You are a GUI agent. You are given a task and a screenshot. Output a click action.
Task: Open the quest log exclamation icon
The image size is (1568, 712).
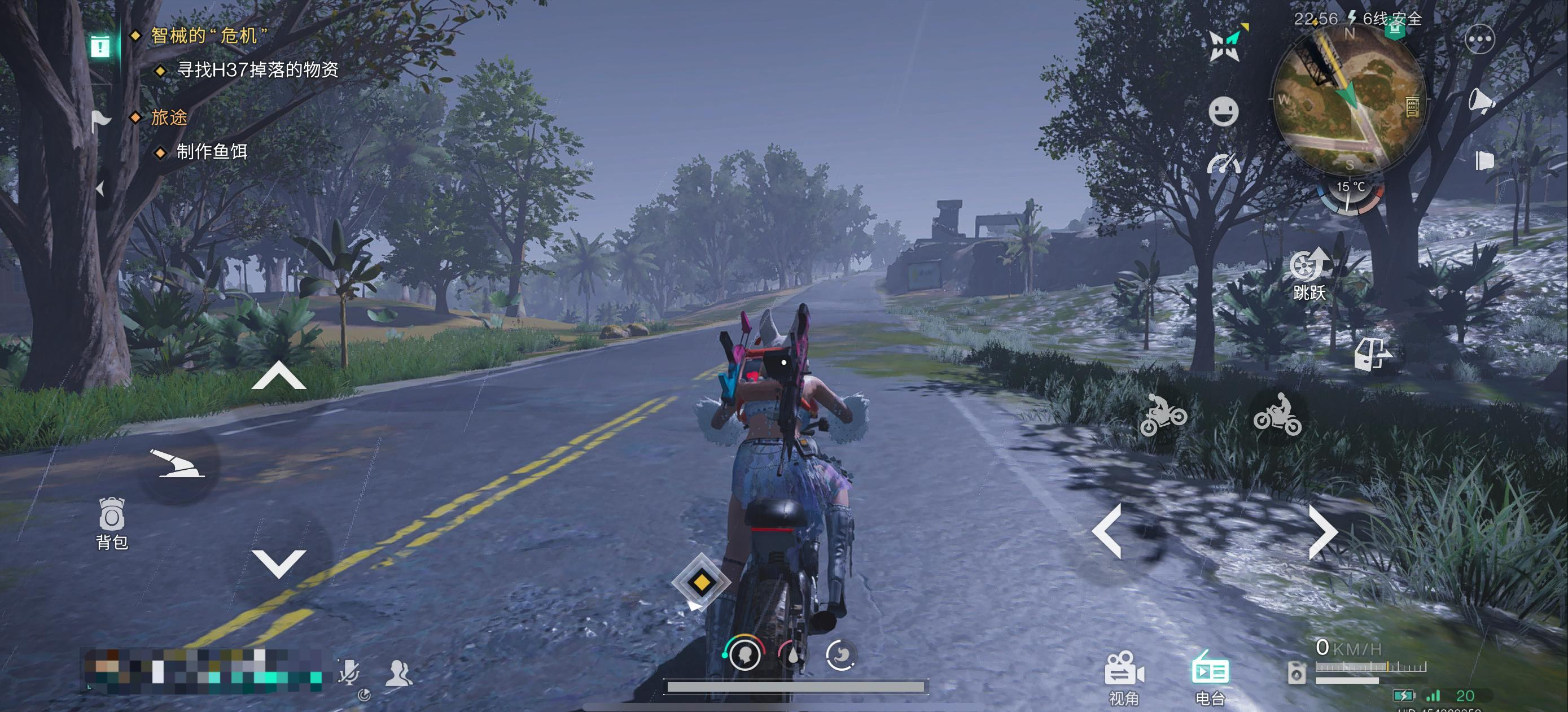pyautogui.click(x=100, y=46)
